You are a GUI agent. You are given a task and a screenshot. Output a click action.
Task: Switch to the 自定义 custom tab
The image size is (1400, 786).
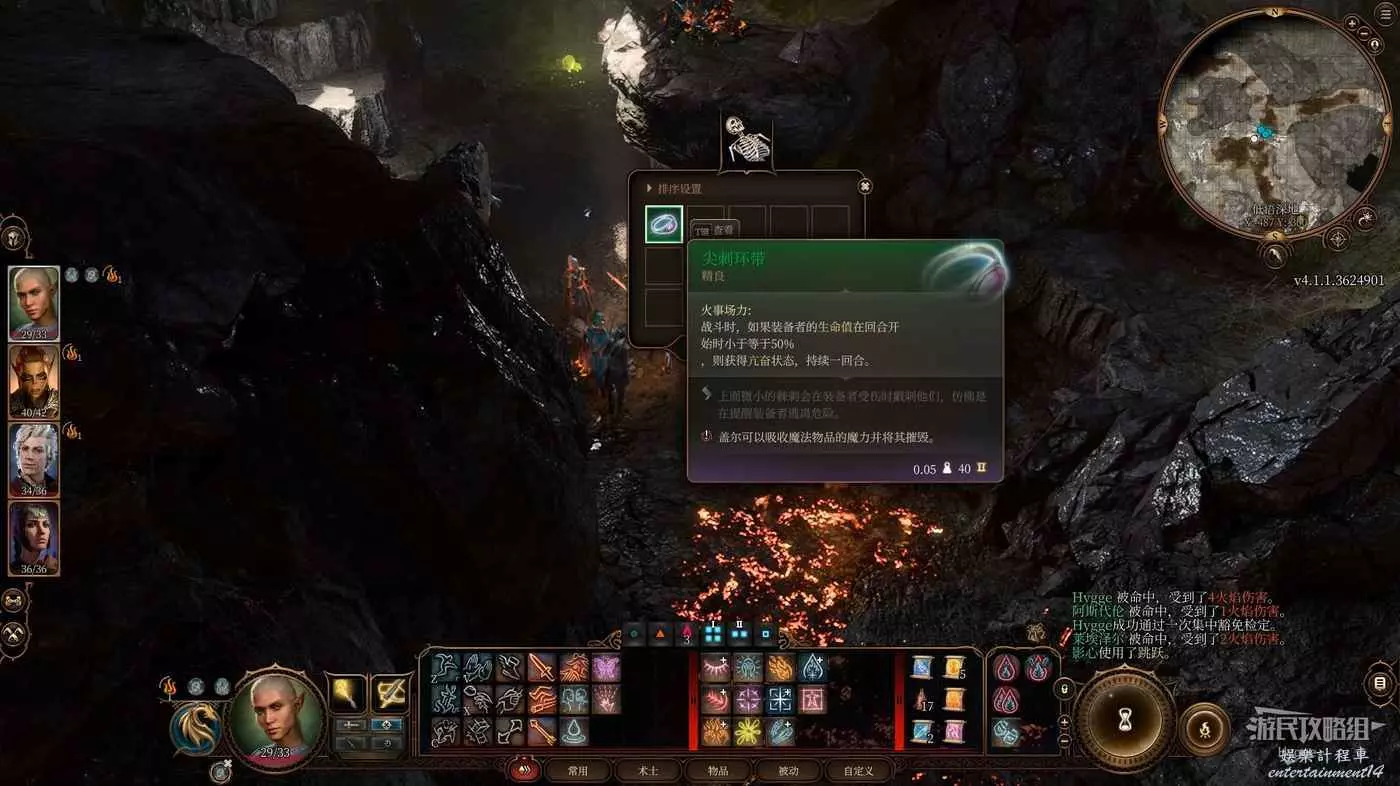click(858, 771)
